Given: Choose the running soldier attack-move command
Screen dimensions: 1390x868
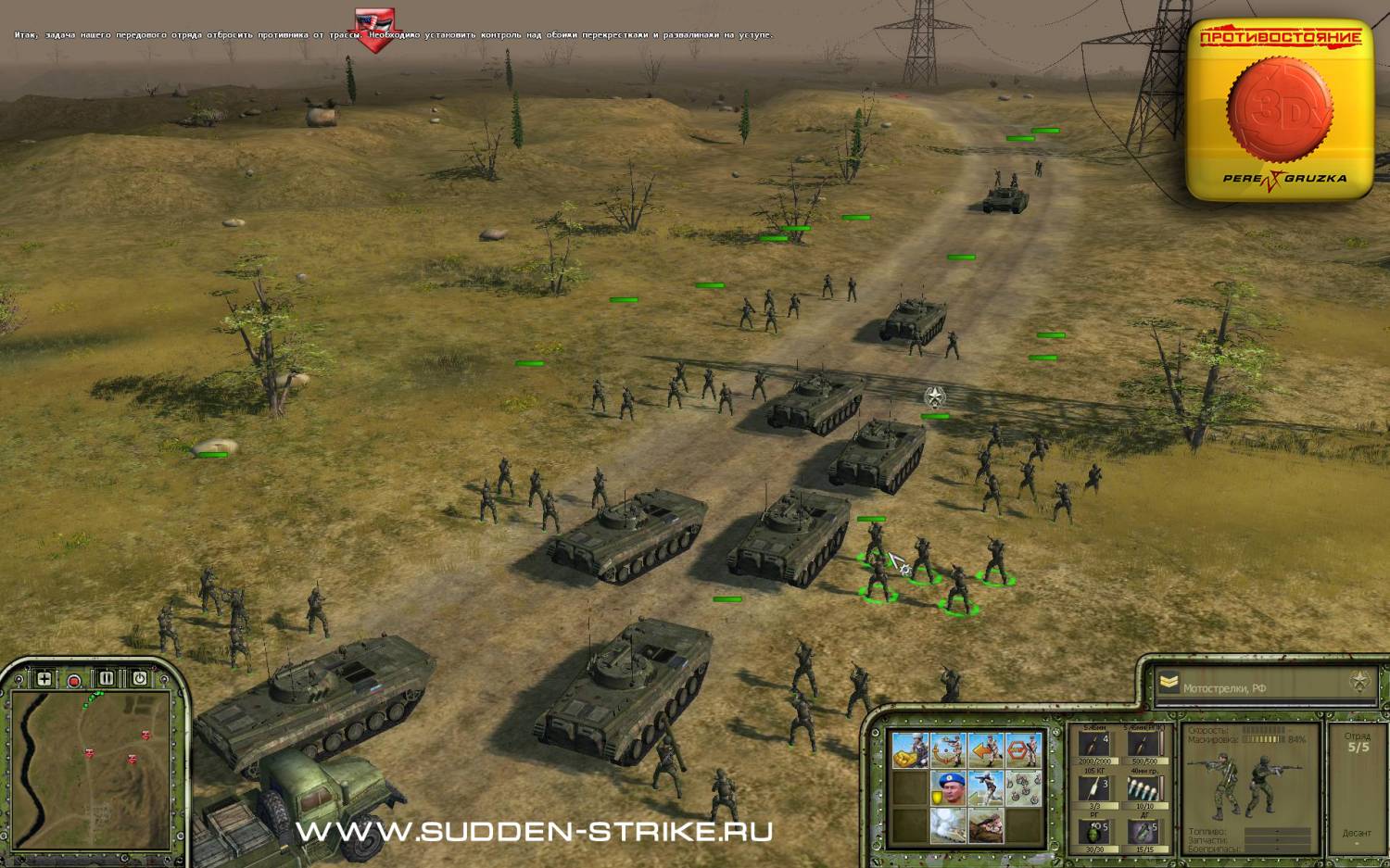Looking at the screenshot, I should (x=985, y=787).
